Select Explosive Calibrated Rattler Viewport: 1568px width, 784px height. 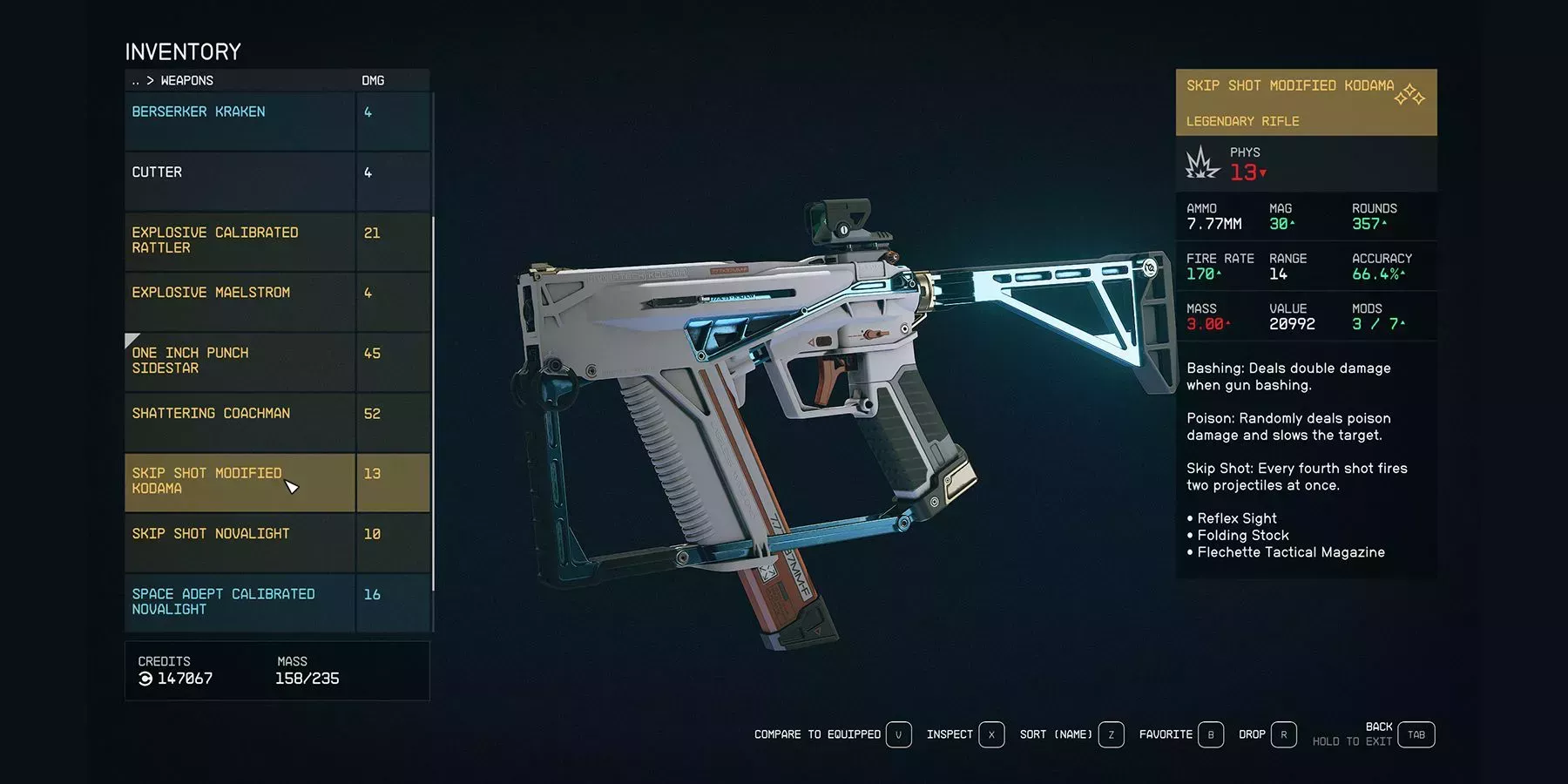[240, 240]
